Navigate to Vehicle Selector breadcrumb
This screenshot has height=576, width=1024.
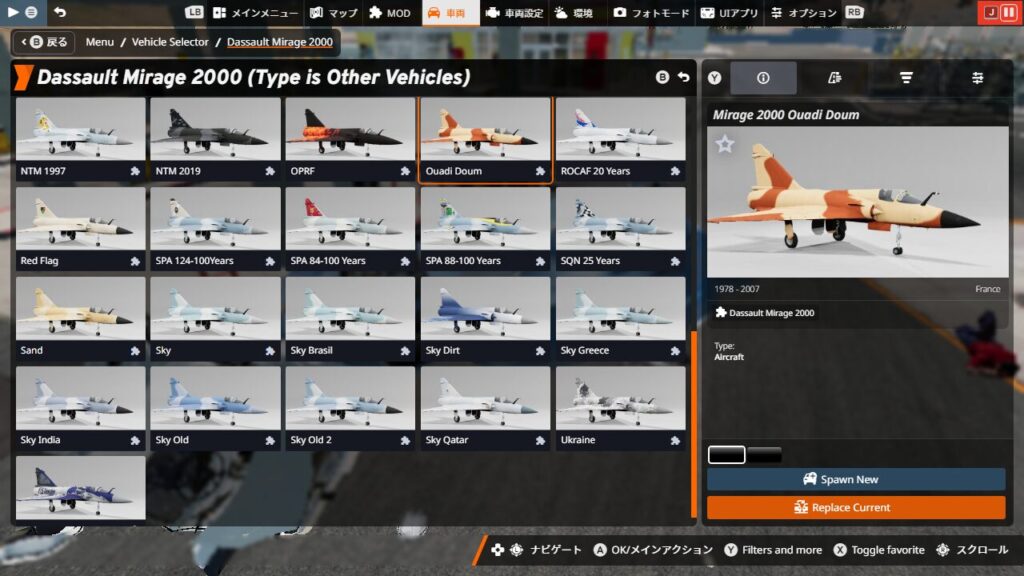coord(170,42)
